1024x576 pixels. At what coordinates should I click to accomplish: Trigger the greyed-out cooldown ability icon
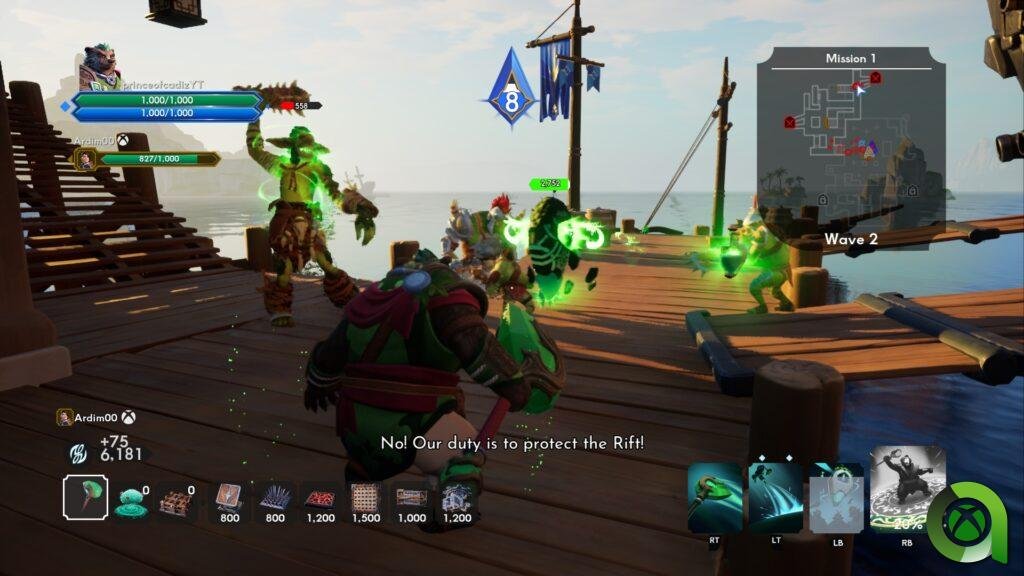[x=836, y=497]
